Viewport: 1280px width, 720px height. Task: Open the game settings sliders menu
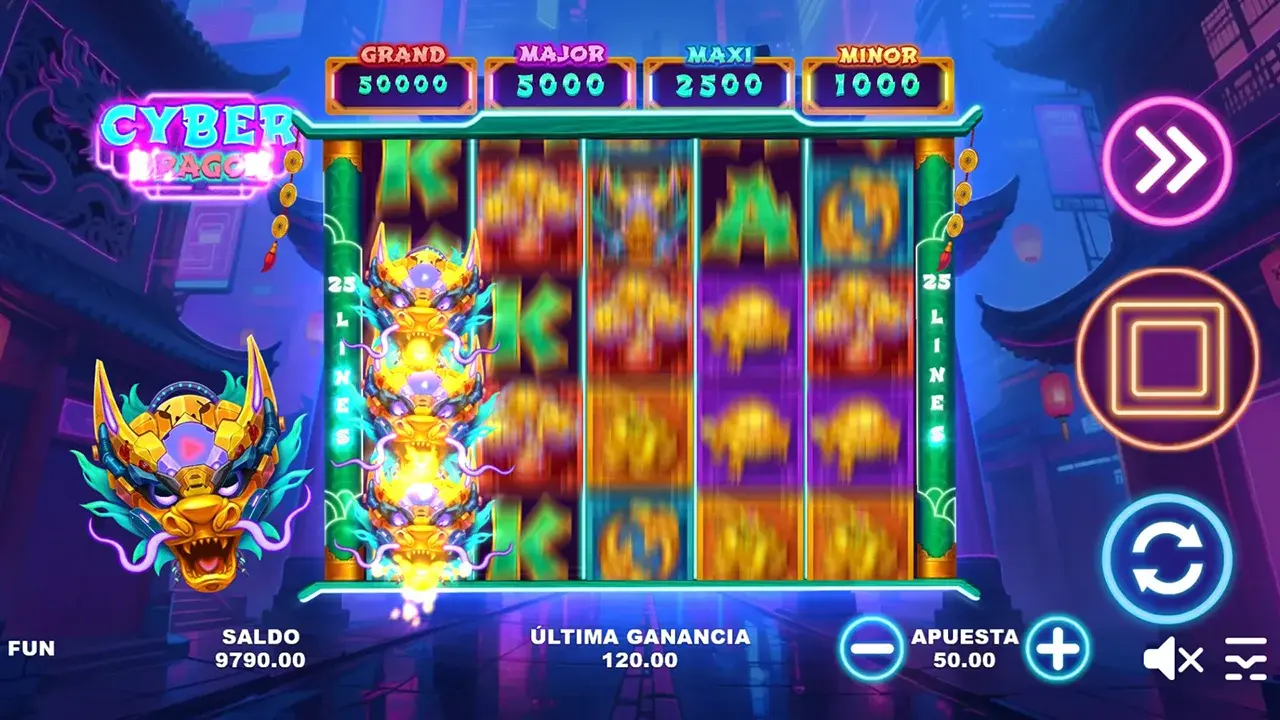coord(1245,659)
